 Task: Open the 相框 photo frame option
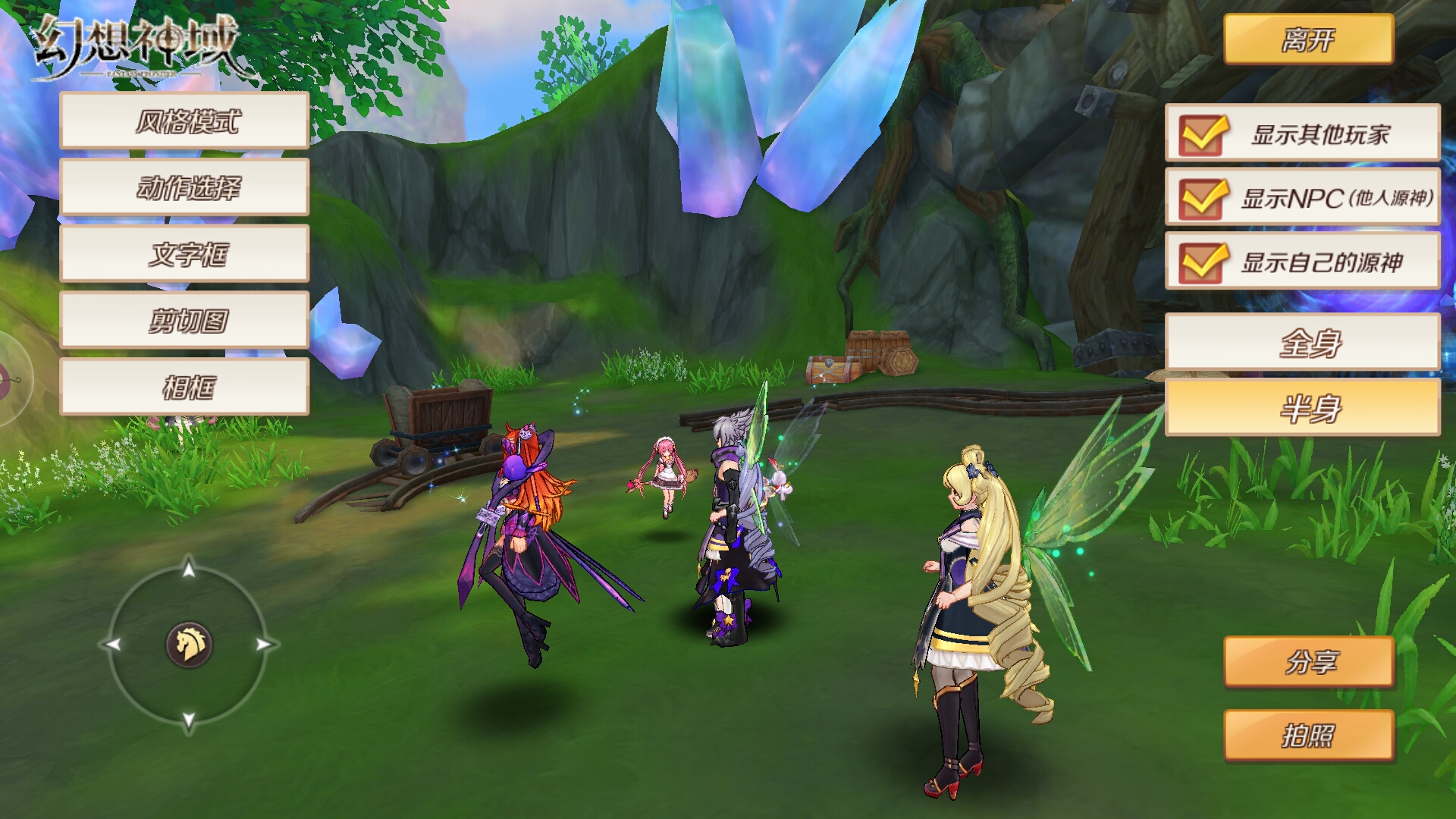[x=184, y=388]
